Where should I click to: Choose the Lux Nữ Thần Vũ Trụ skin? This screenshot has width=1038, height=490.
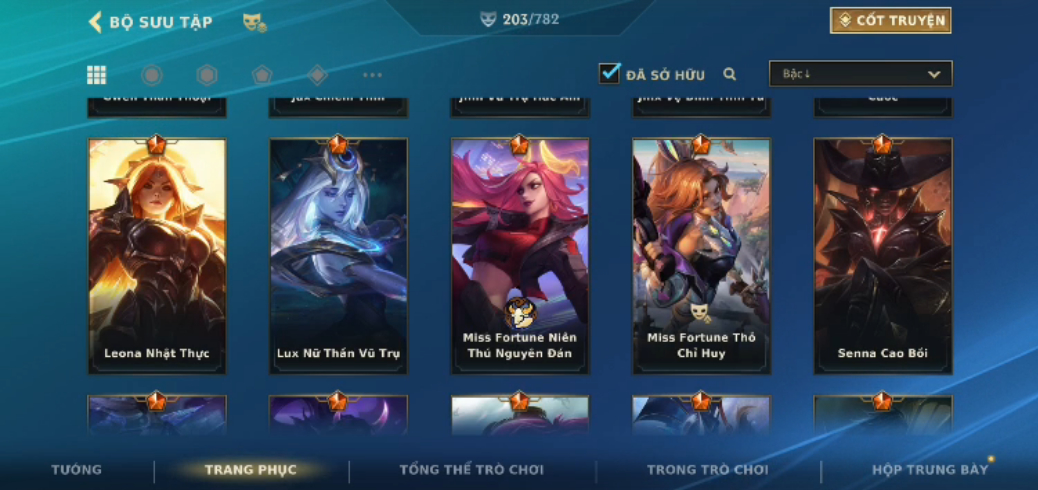338,255
